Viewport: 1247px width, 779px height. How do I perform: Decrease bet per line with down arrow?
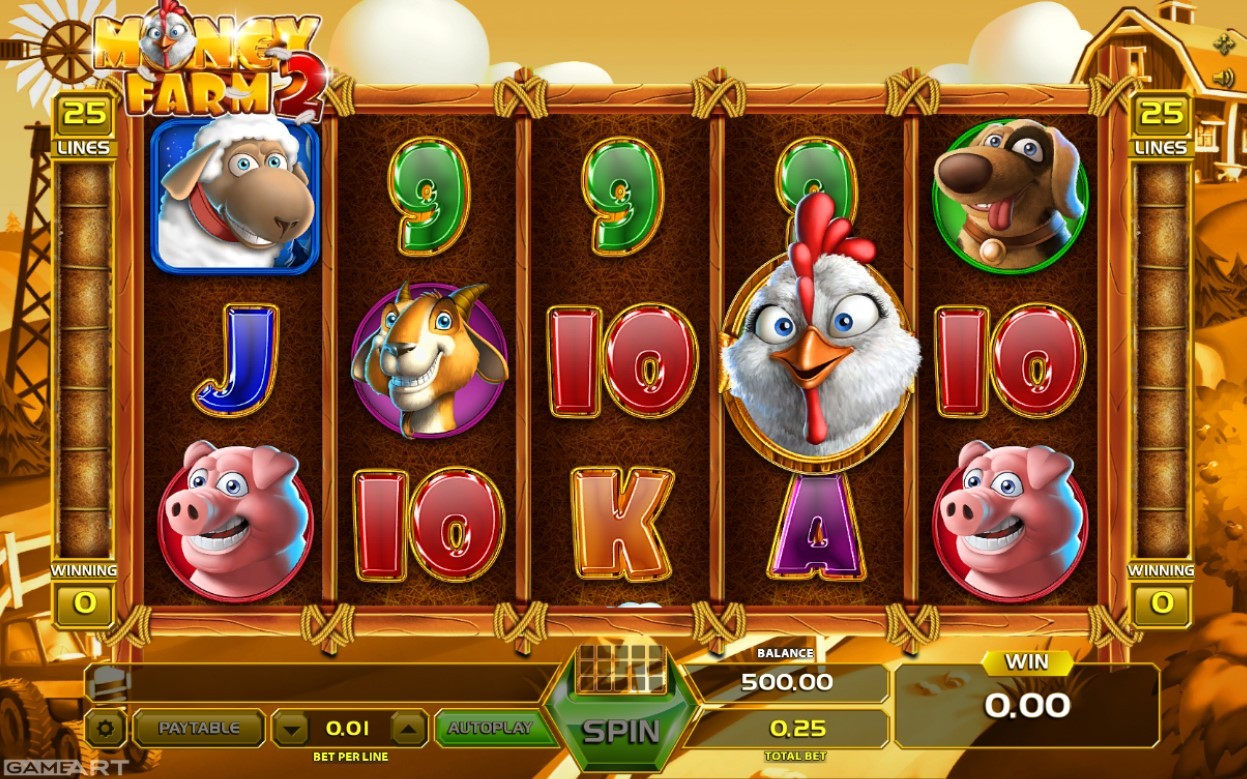pyautogui.click(x=291, y=728)
